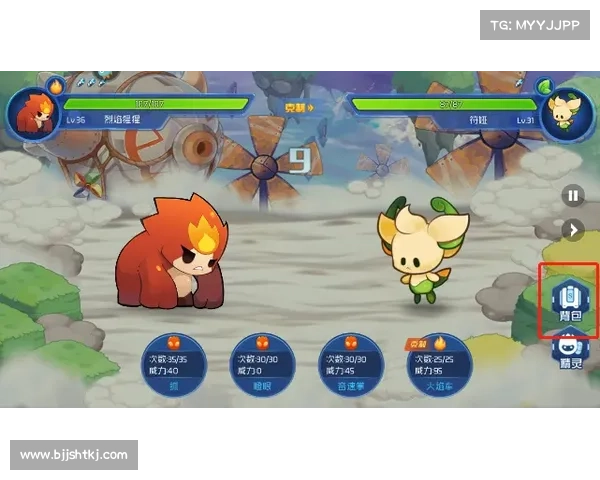Use the 抓 skill with 40 power
The image size is (600, 480).
(x=175, y=367)
